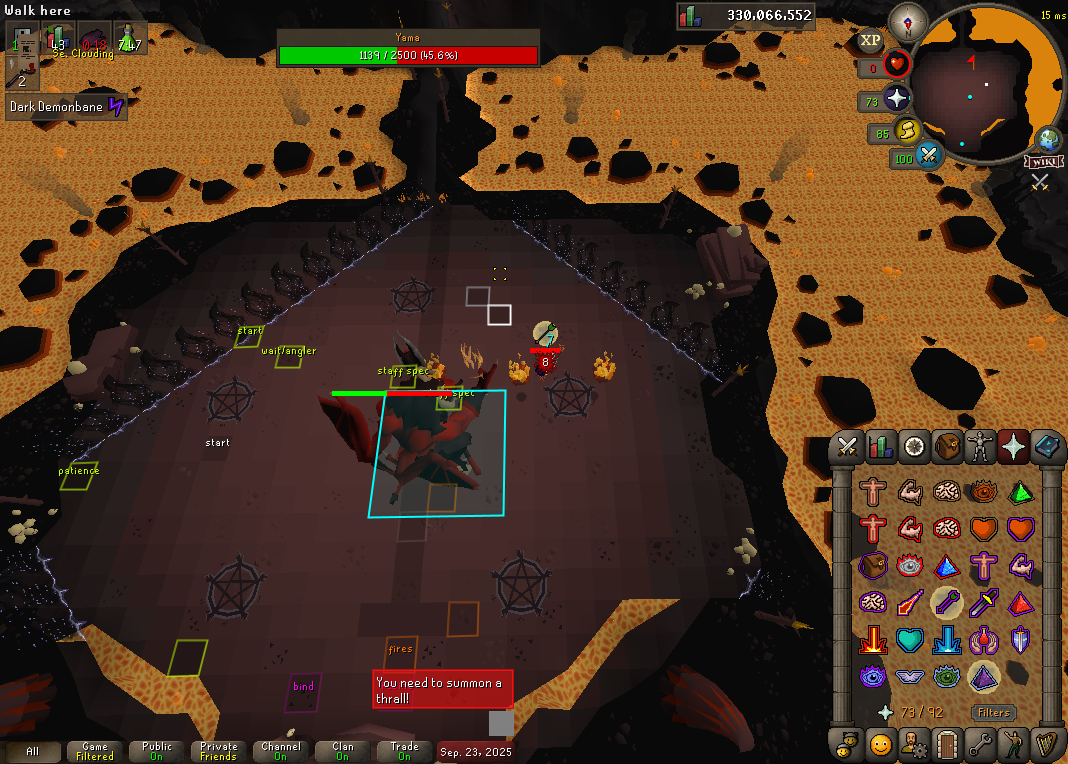Activate the green eye prayer
The image size is (1068, 764).
(x=945, y=676)
